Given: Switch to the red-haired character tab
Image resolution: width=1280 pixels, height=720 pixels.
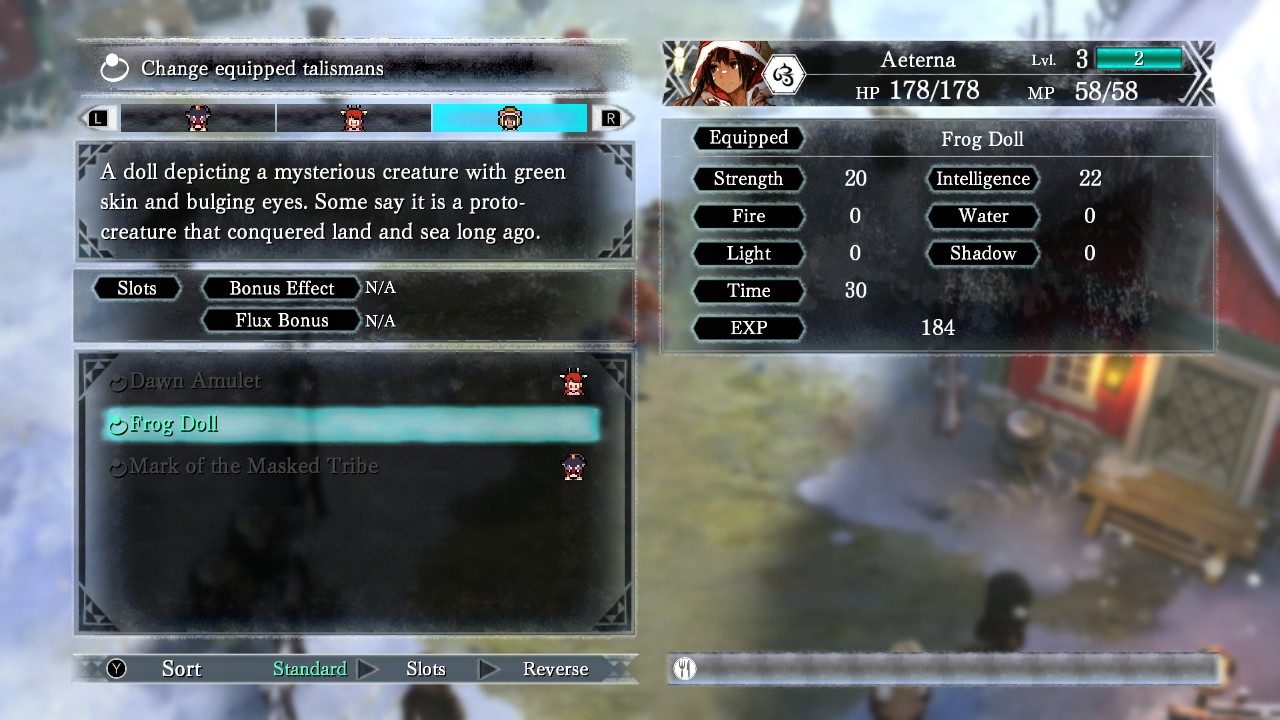Looking at the screenshot, I should click(x=353, y=118).
